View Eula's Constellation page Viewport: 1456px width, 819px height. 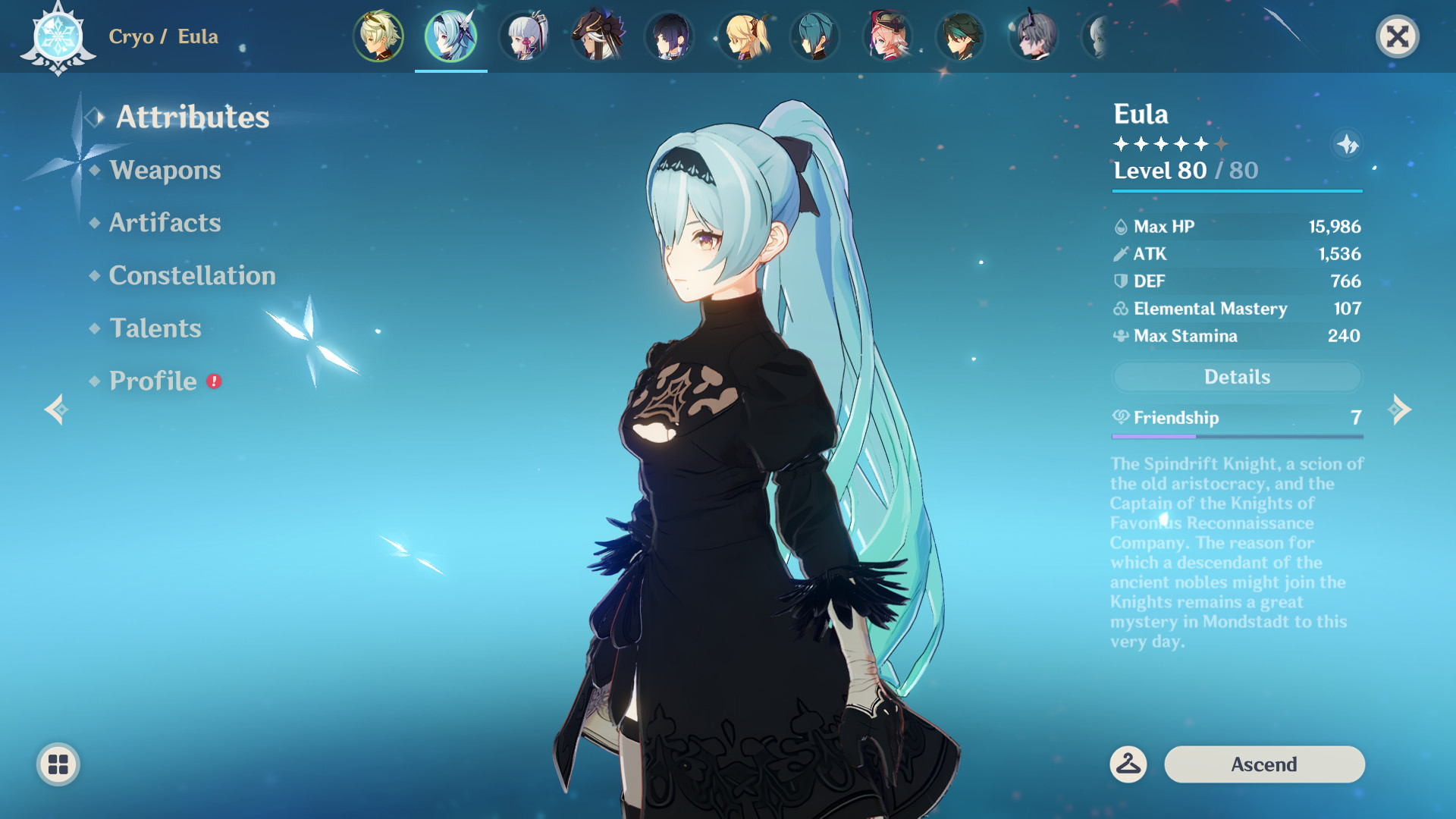click(192, 275)
